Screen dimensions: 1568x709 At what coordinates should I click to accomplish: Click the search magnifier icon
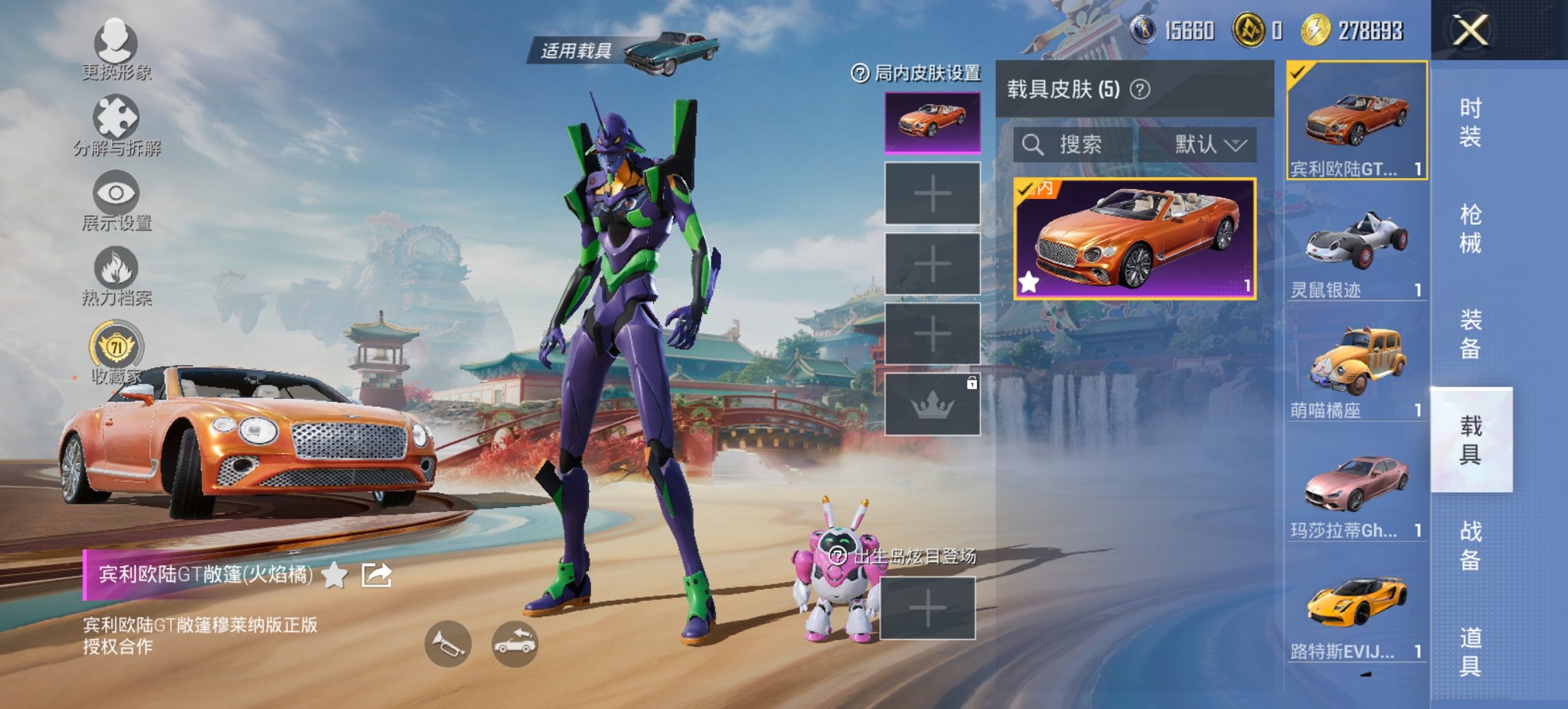(x=1034, y=145)
